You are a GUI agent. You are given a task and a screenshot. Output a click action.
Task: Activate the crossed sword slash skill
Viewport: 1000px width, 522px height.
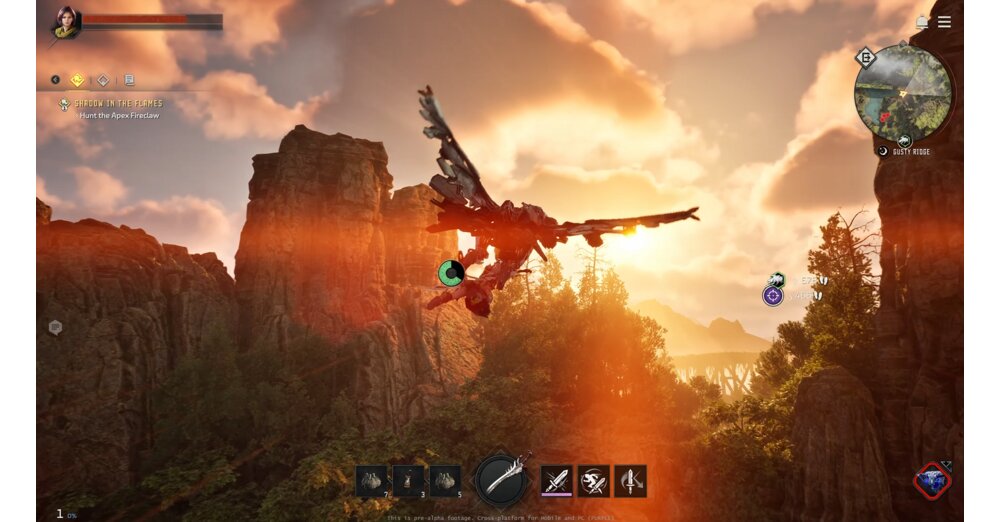tap(557, 481)
